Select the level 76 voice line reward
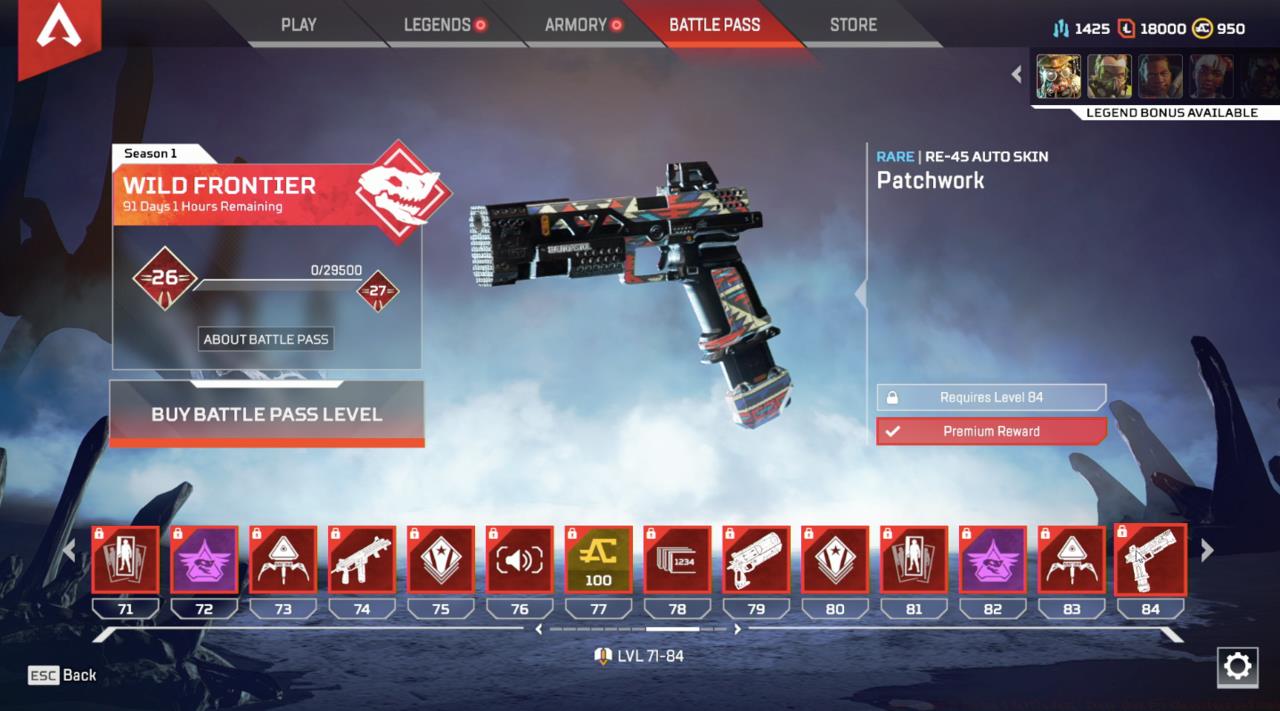Image resolution: width=1280 pixels, height=711 pixels. 519,560
